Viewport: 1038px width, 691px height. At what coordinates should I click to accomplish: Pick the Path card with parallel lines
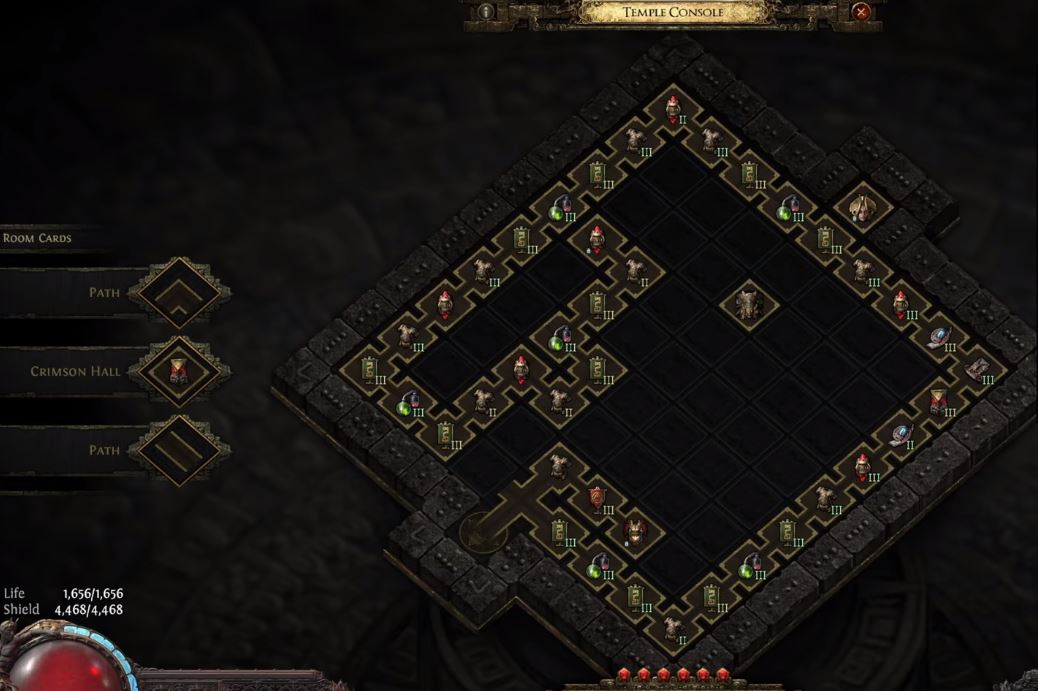(x=179, y=450)
